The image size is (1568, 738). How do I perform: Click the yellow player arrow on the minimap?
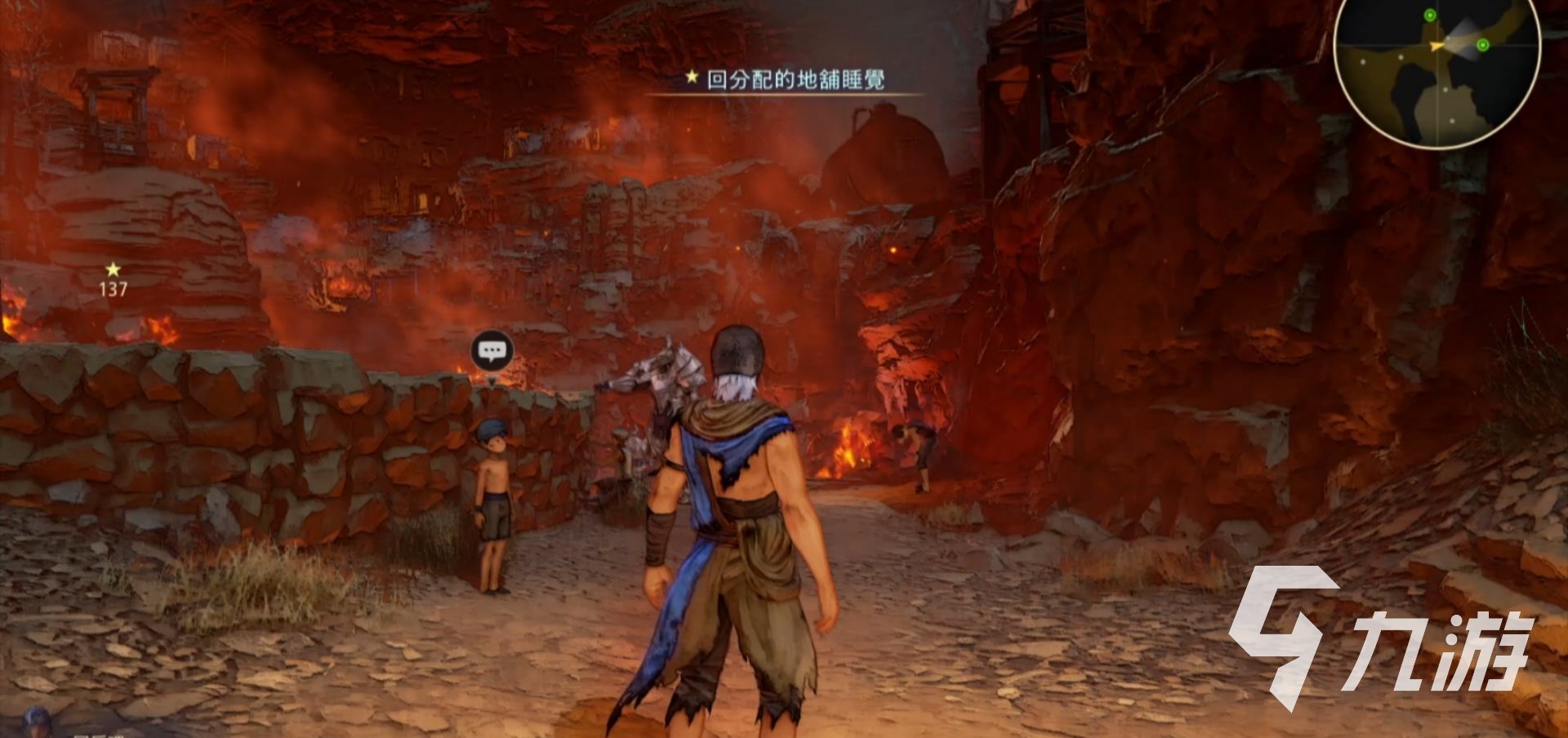point(1437,46)
